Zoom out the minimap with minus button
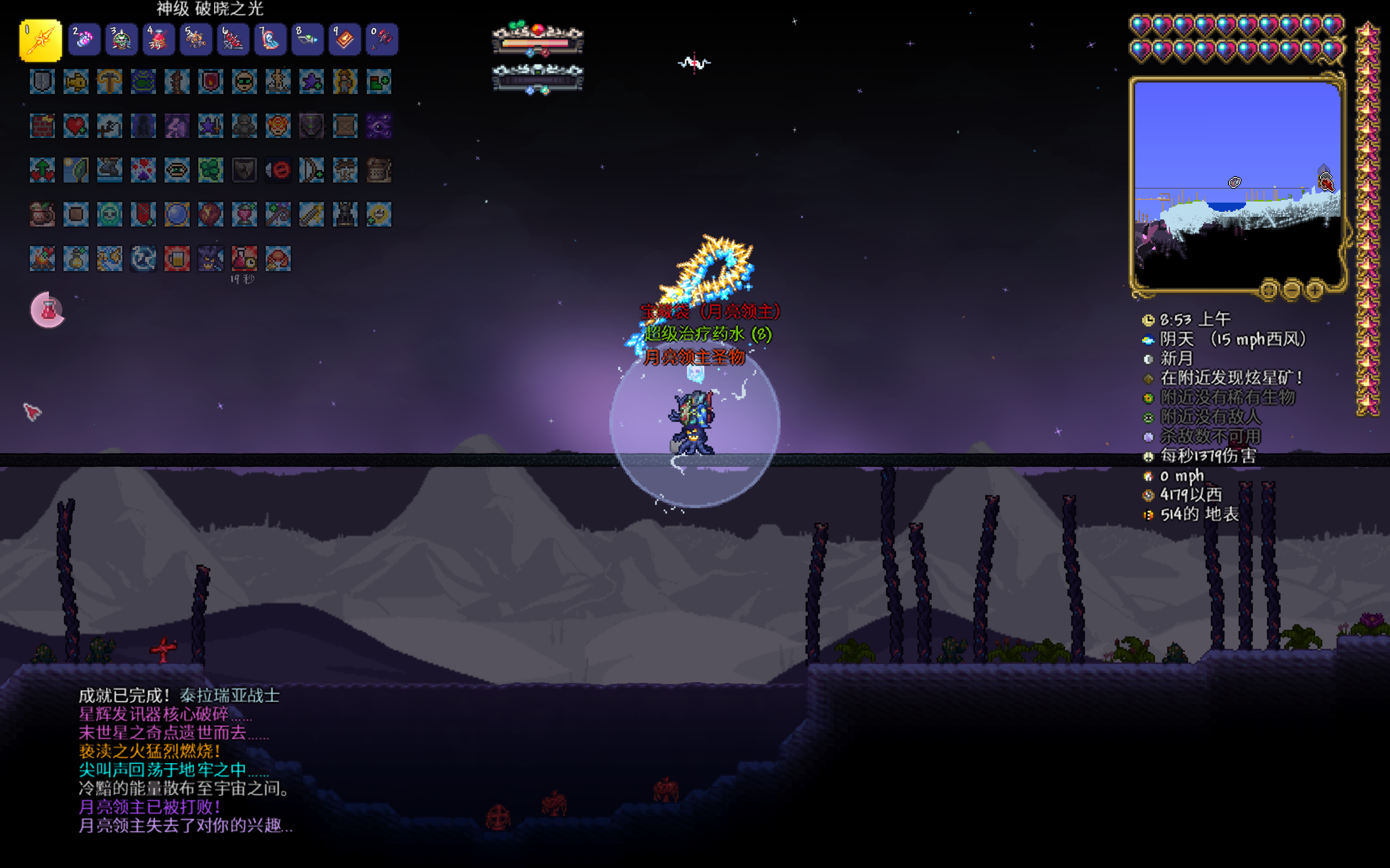Image resolution: width=1390 pixels, height=868 pixels. (x=1291, y=290)
